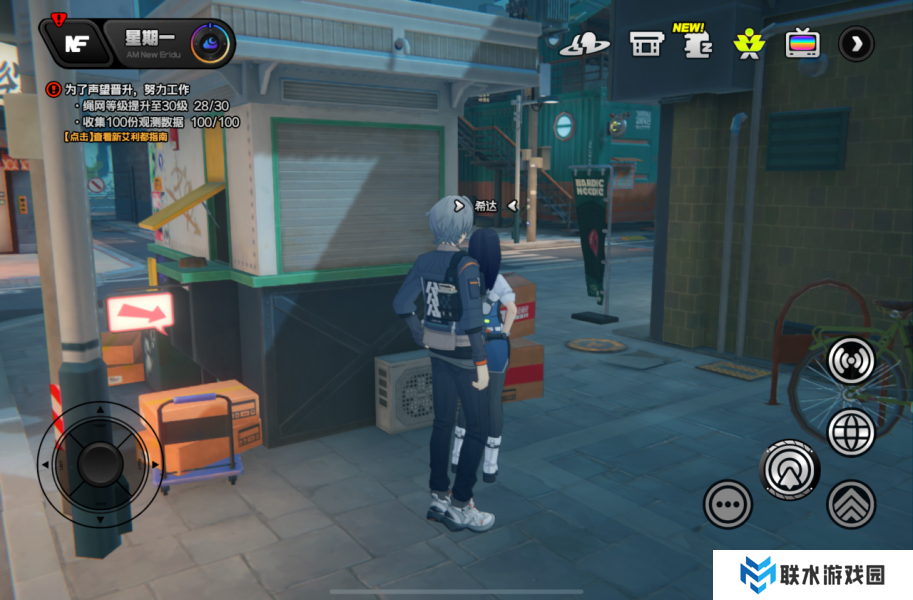Select the 希达 NPC name prompt
Image resolution: width=913 pixels, height=600 pixels.
click(x=485, y=206)
